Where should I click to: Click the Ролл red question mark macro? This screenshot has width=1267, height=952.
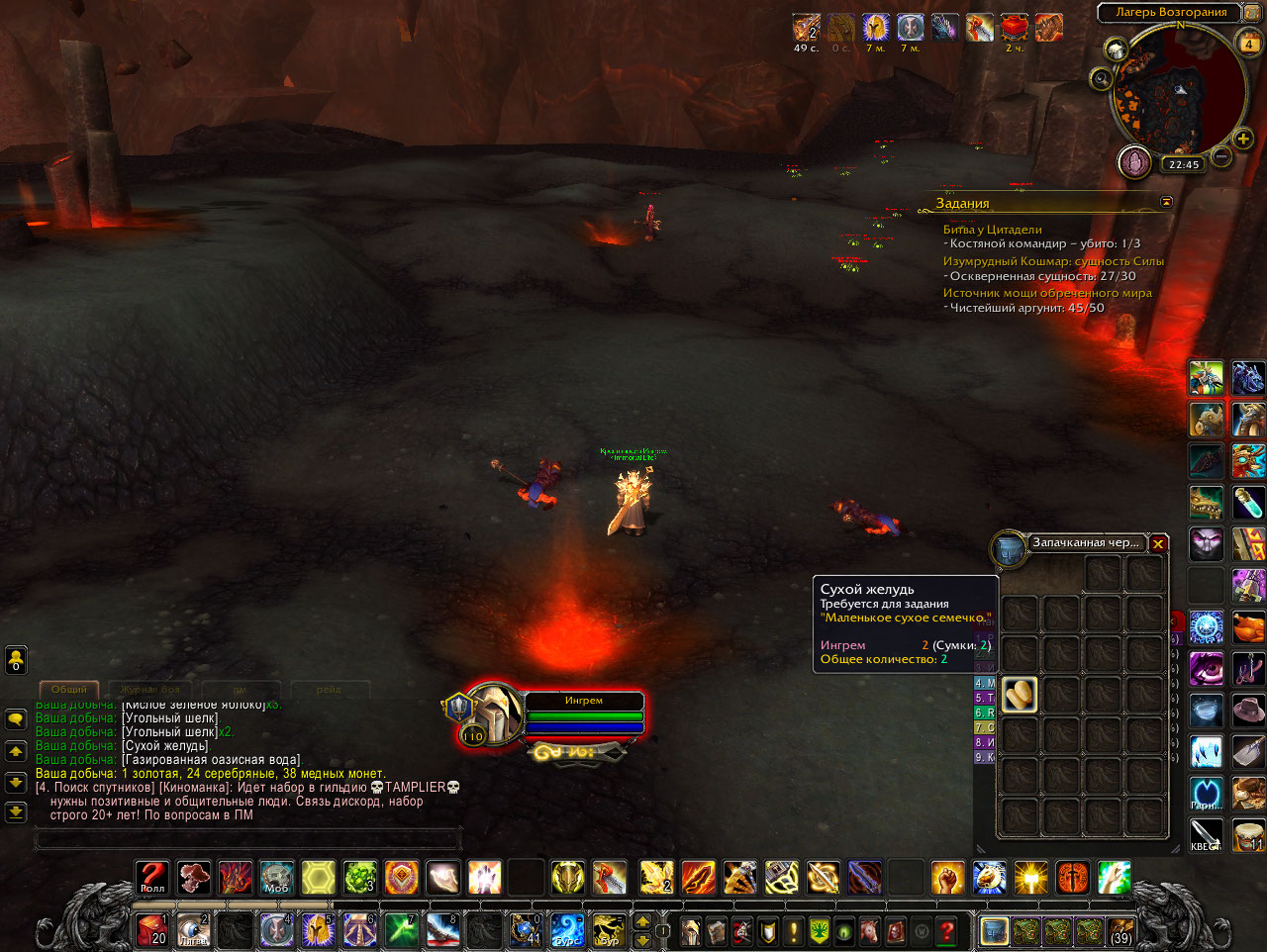(152, 878)
